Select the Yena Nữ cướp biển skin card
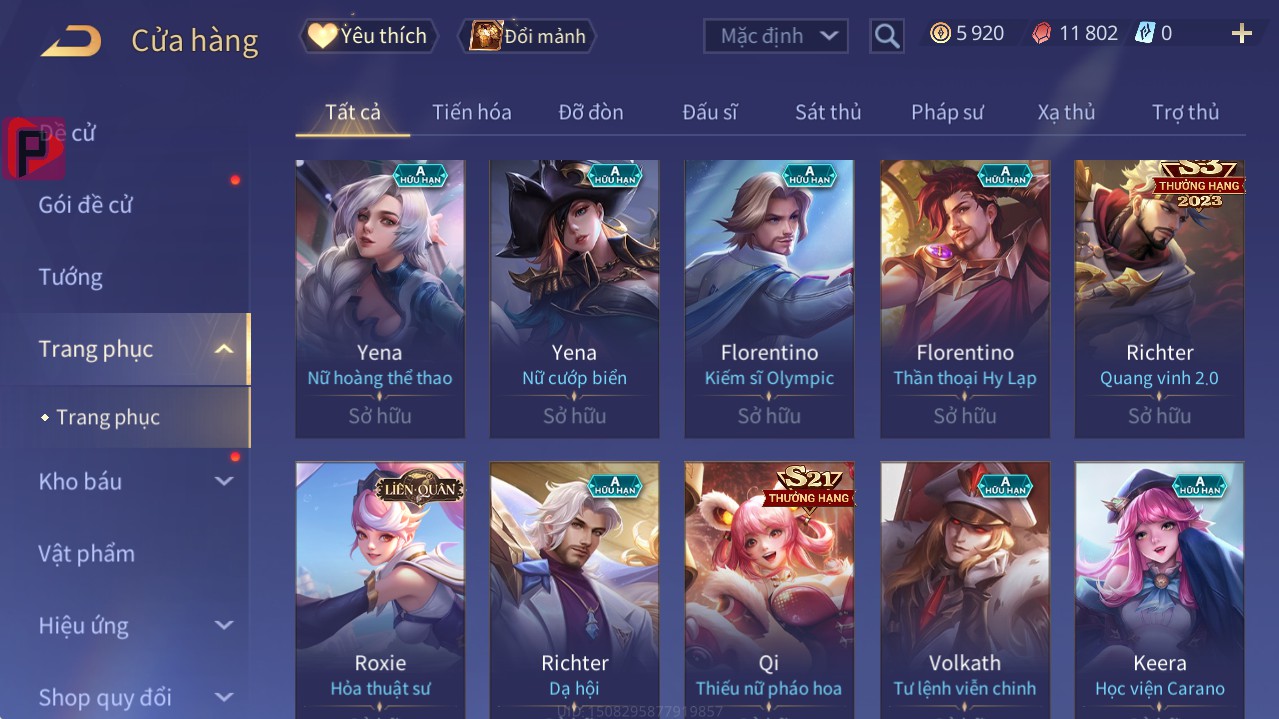 (x=574, y=298)
